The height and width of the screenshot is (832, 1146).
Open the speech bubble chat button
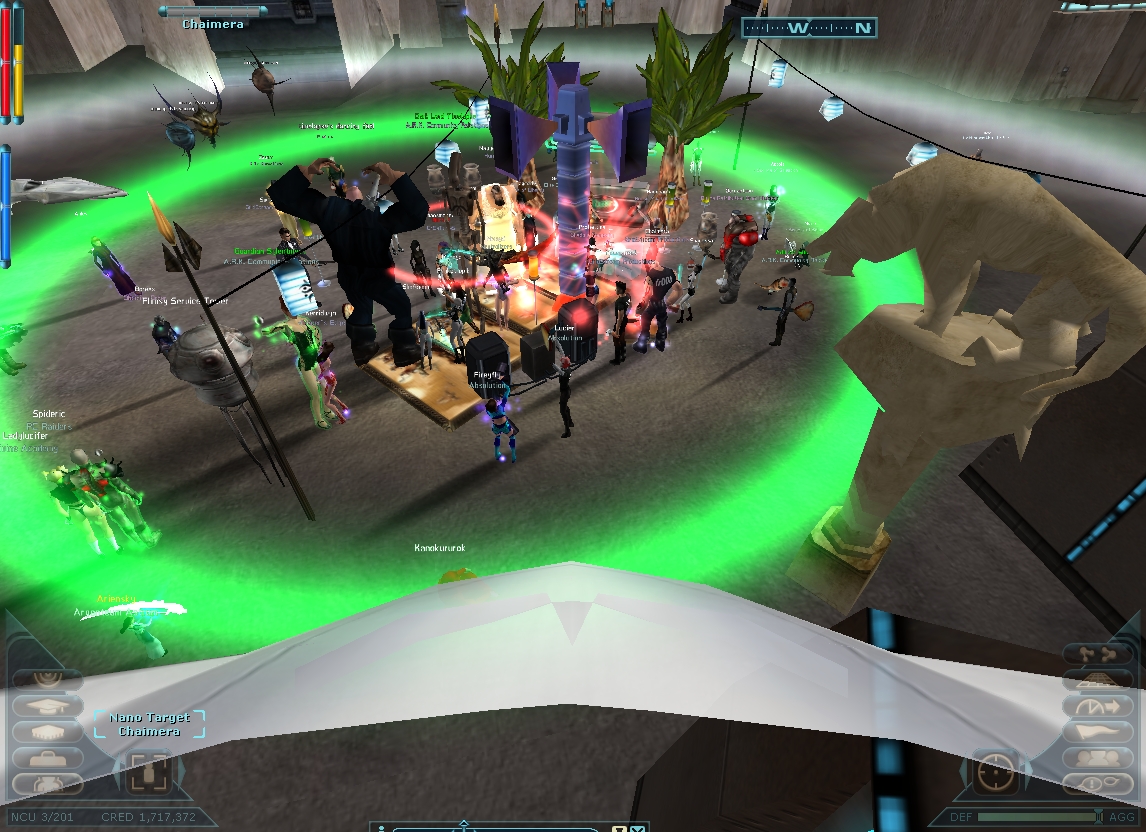[x=1098, y=784]
